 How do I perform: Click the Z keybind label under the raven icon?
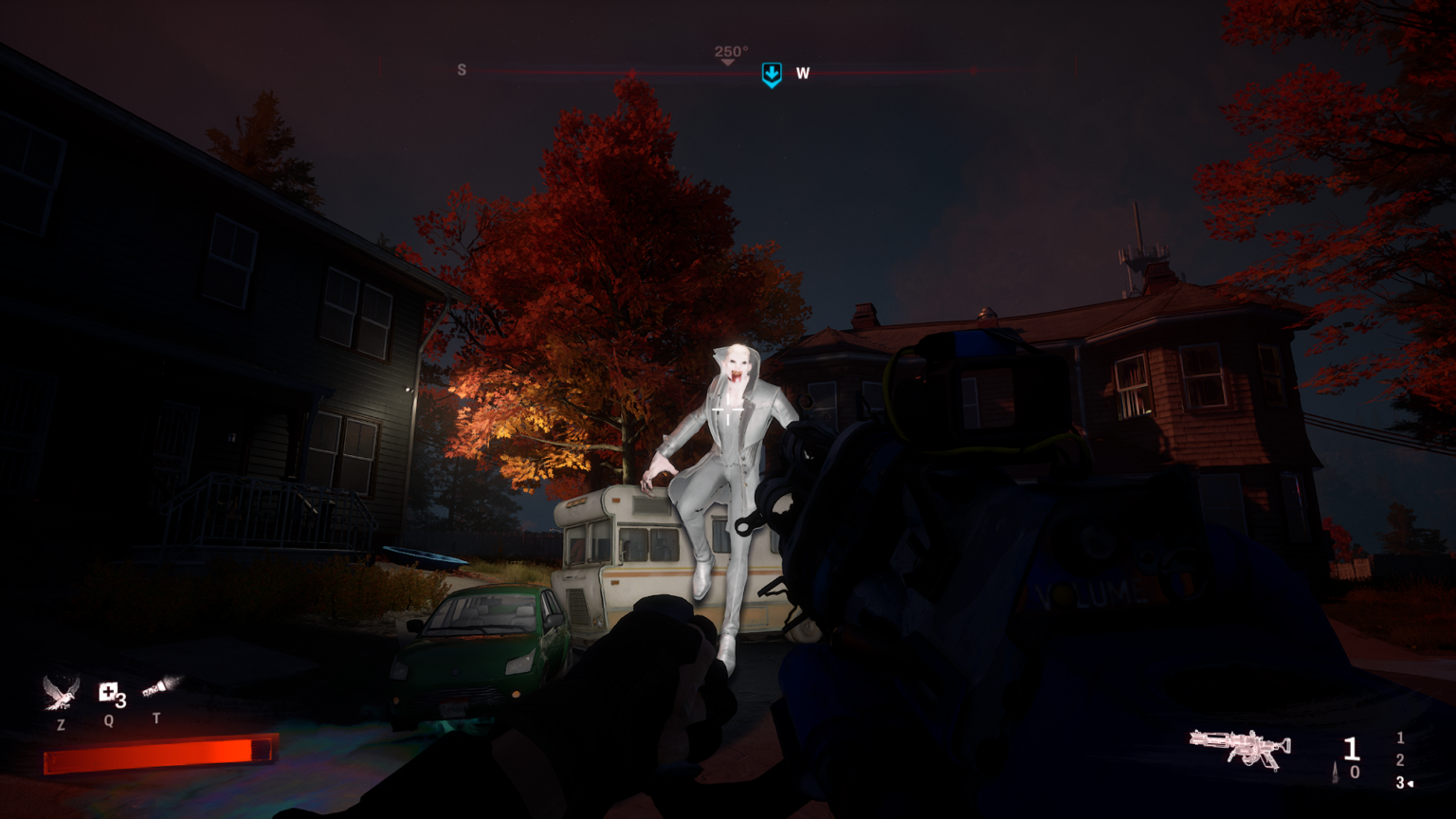tap(61, 723)
